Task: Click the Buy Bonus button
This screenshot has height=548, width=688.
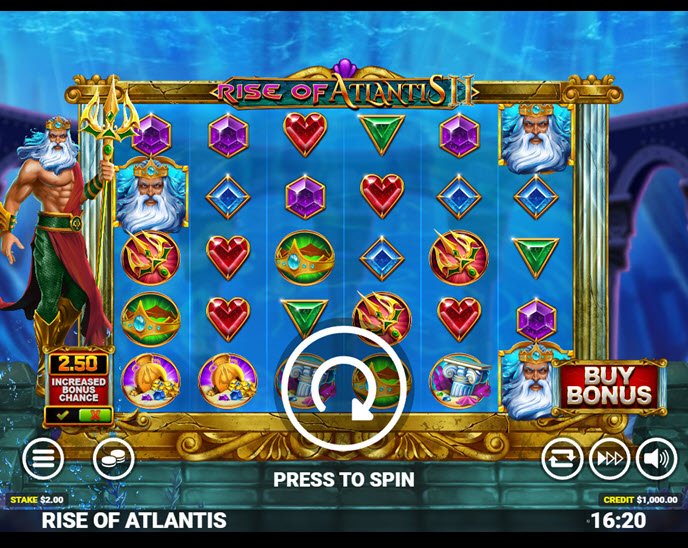Action: tap(610, 386)
